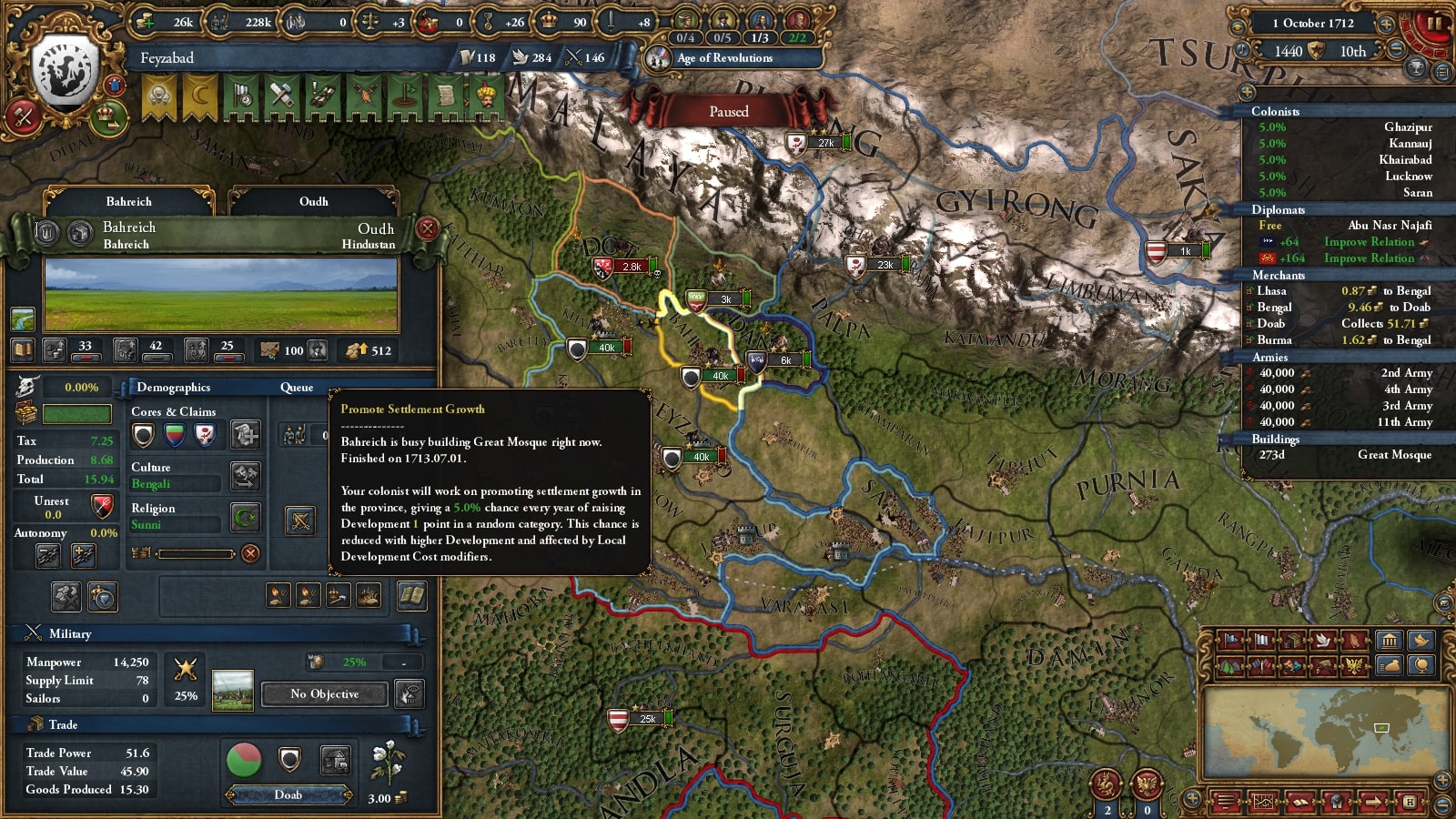This screenshot has width=1456, height=819.
Task: Close the Bahreich province panel
Action: (x=427, y=228)
